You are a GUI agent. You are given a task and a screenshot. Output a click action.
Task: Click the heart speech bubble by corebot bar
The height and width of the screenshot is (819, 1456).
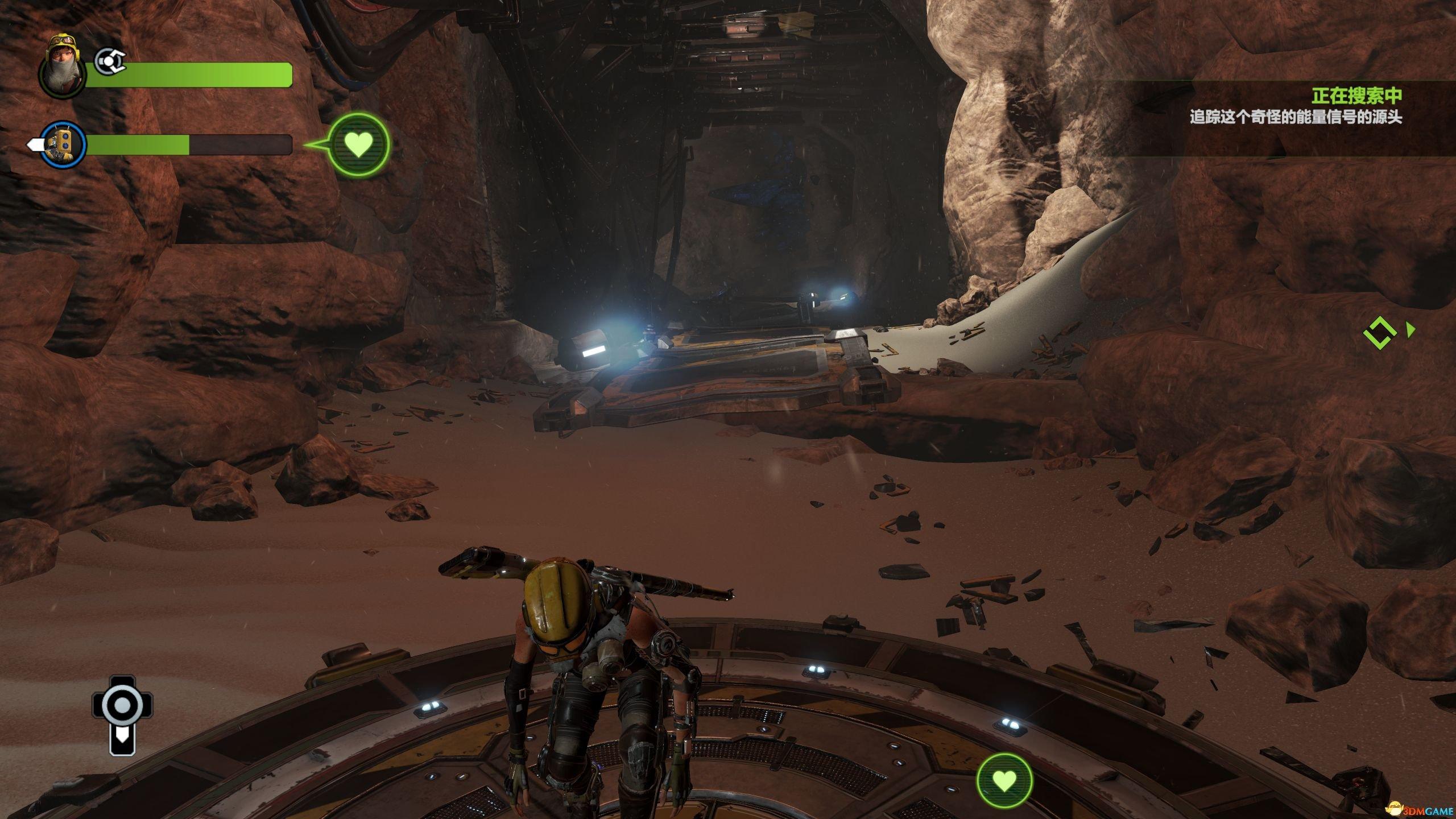coord(359,144)
